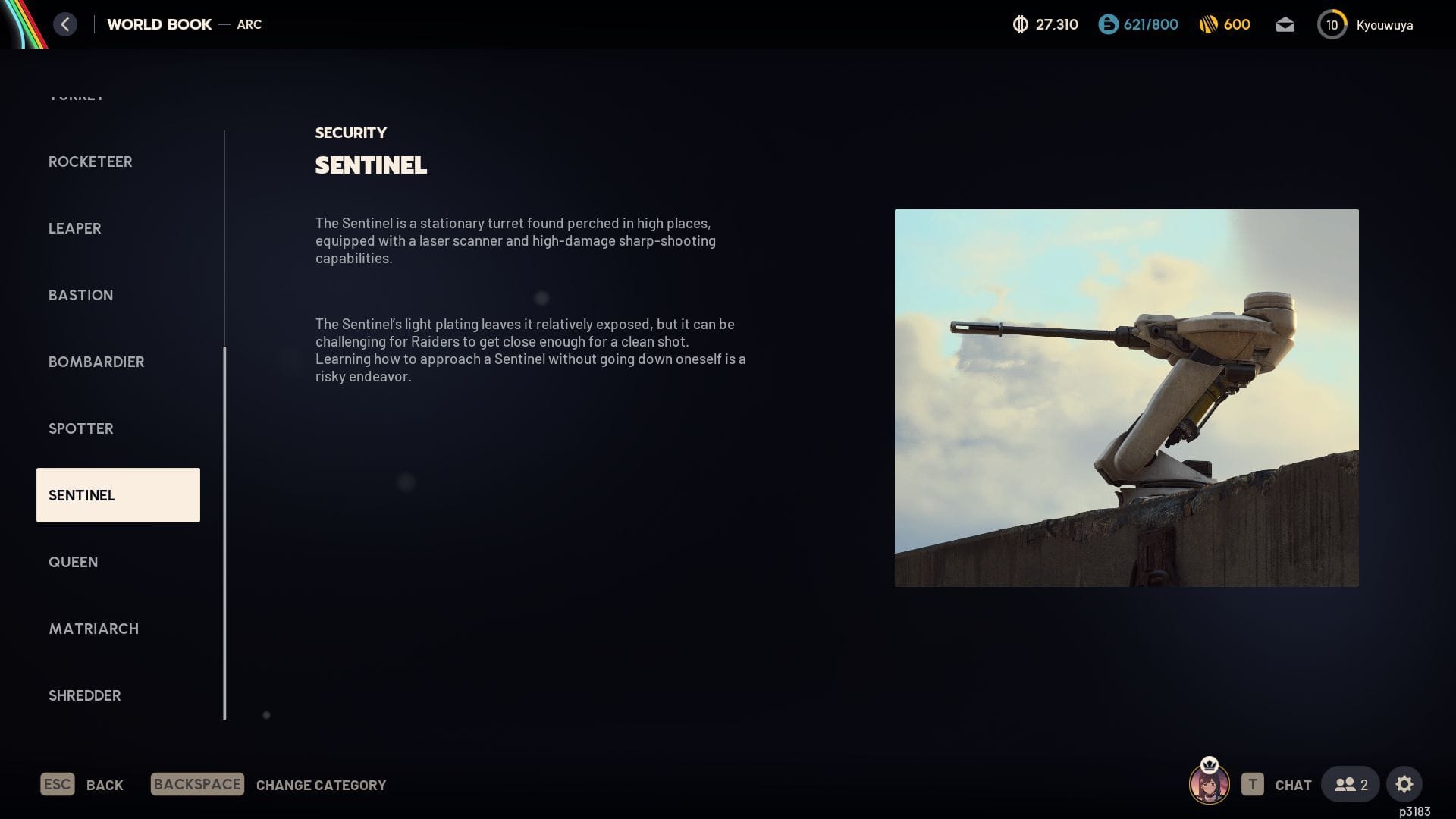Click the BACK button at bottom left
This screenshot has height=819, width=1456.
click(105, 785)
